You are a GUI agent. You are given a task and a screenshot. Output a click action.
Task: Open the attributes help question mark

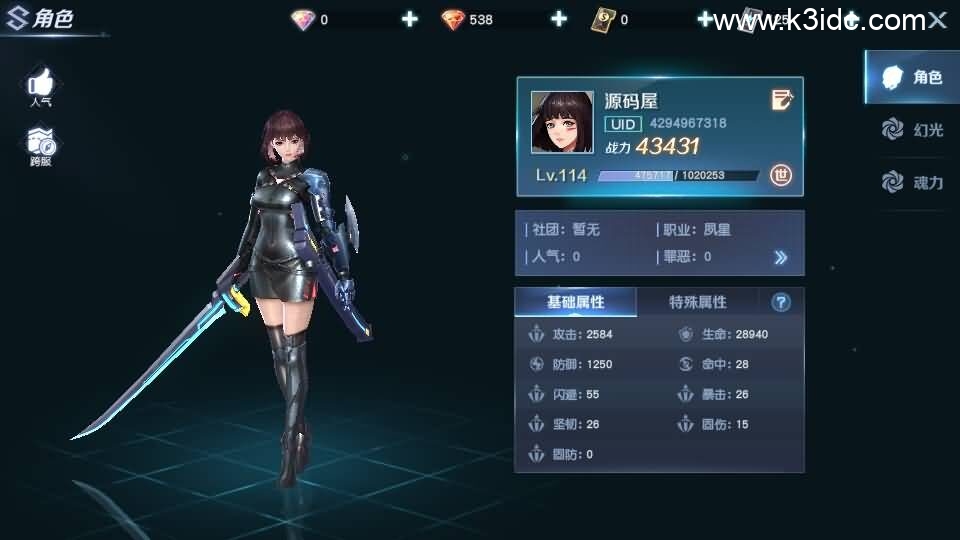point(781,302)
